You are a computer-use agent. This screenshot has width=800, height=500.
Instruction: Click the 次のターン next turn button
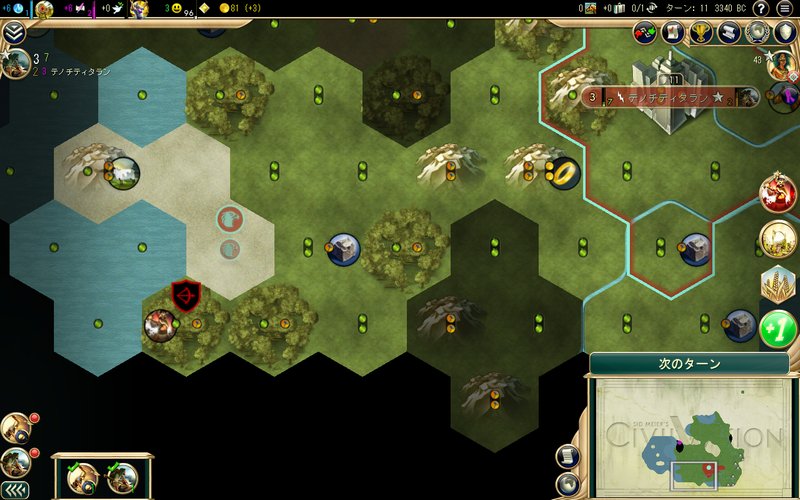688,364
